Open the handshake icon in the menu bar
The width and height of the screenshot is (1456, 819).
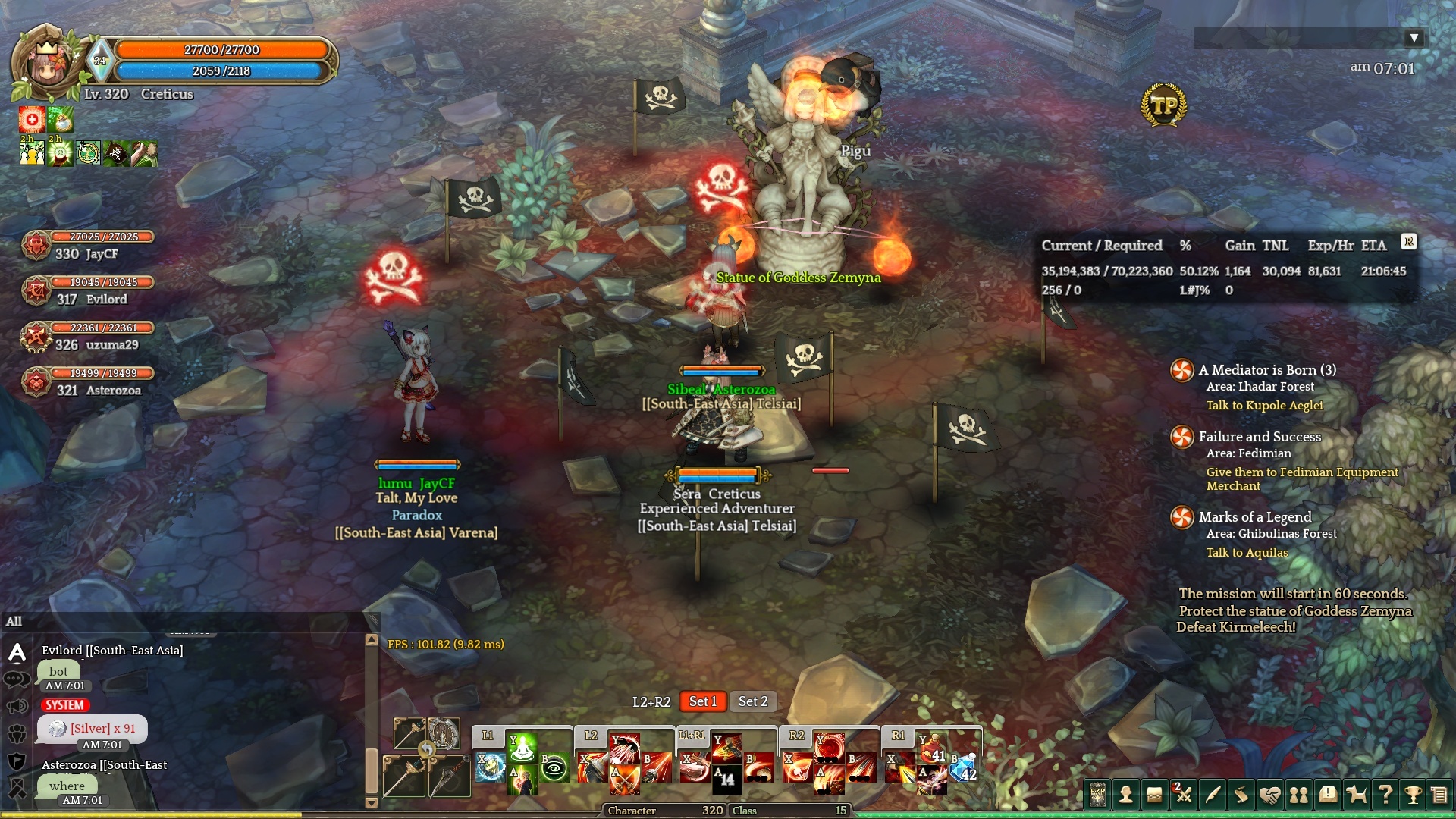pyautogui.click(x=1270, y=795)
